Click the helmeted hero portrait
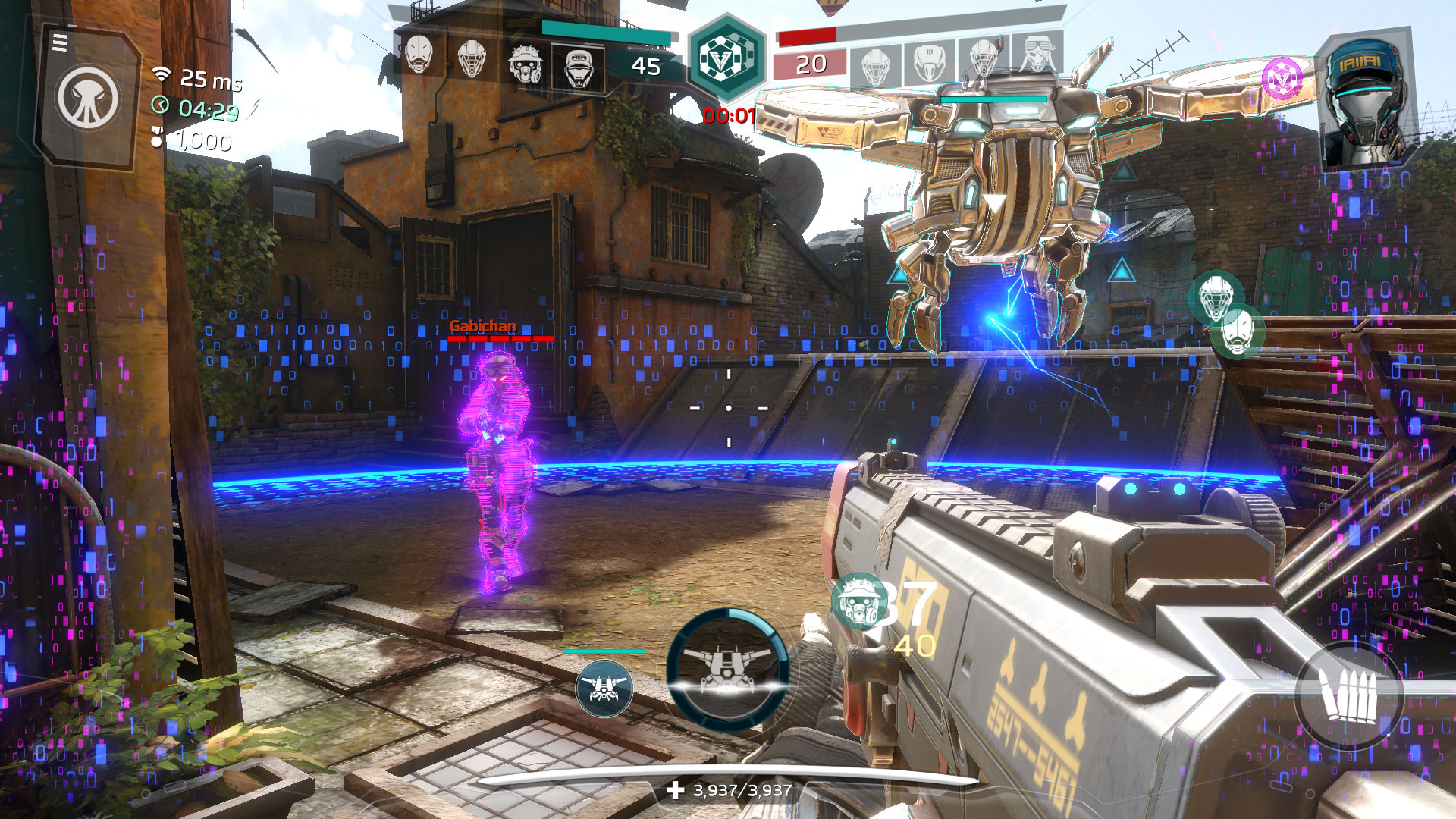The height and width of the screenshot is (819, 1456). [1366, 102]
